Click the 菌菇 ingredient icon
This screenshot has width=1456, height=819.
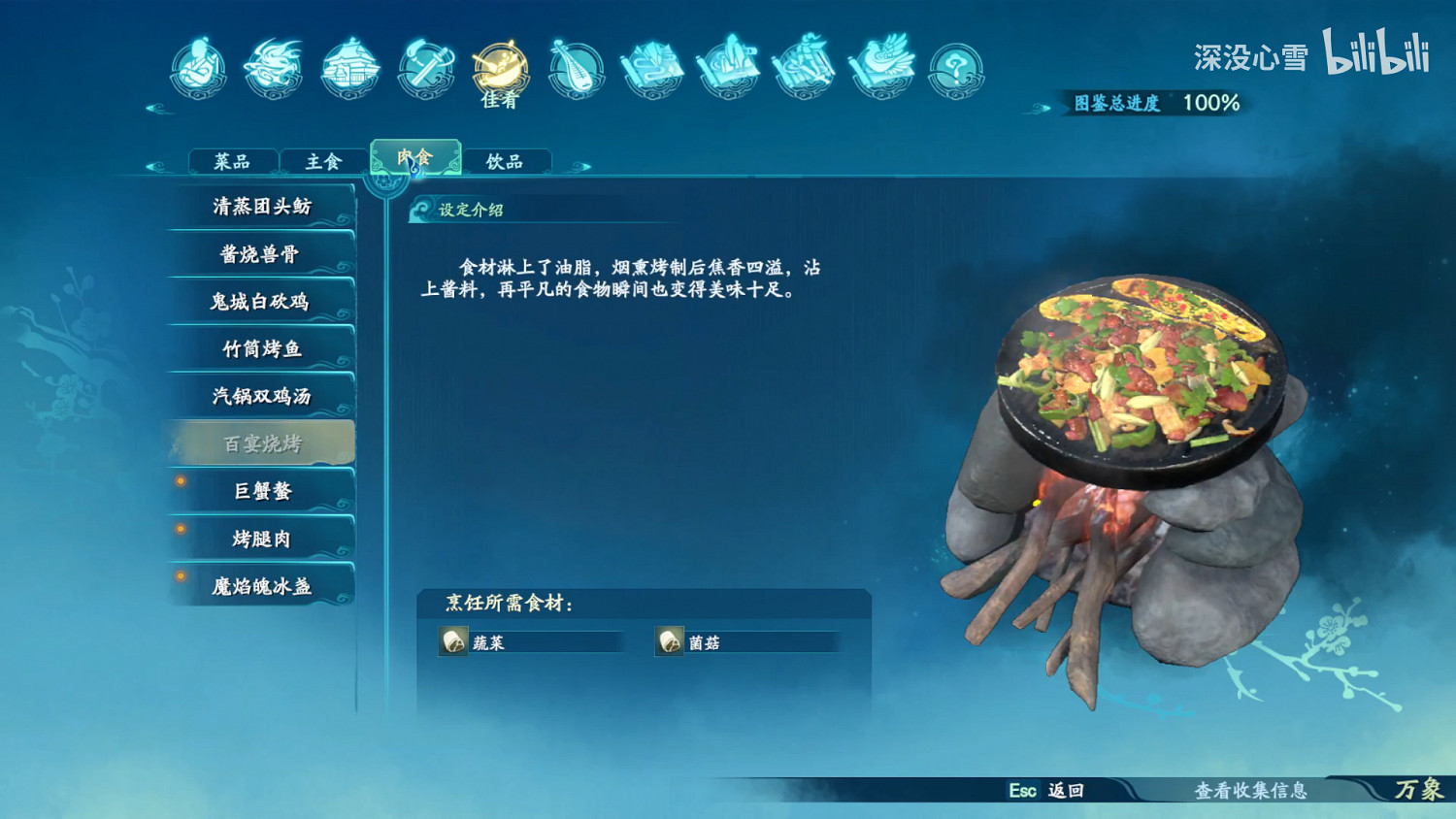tap(669, 640)
